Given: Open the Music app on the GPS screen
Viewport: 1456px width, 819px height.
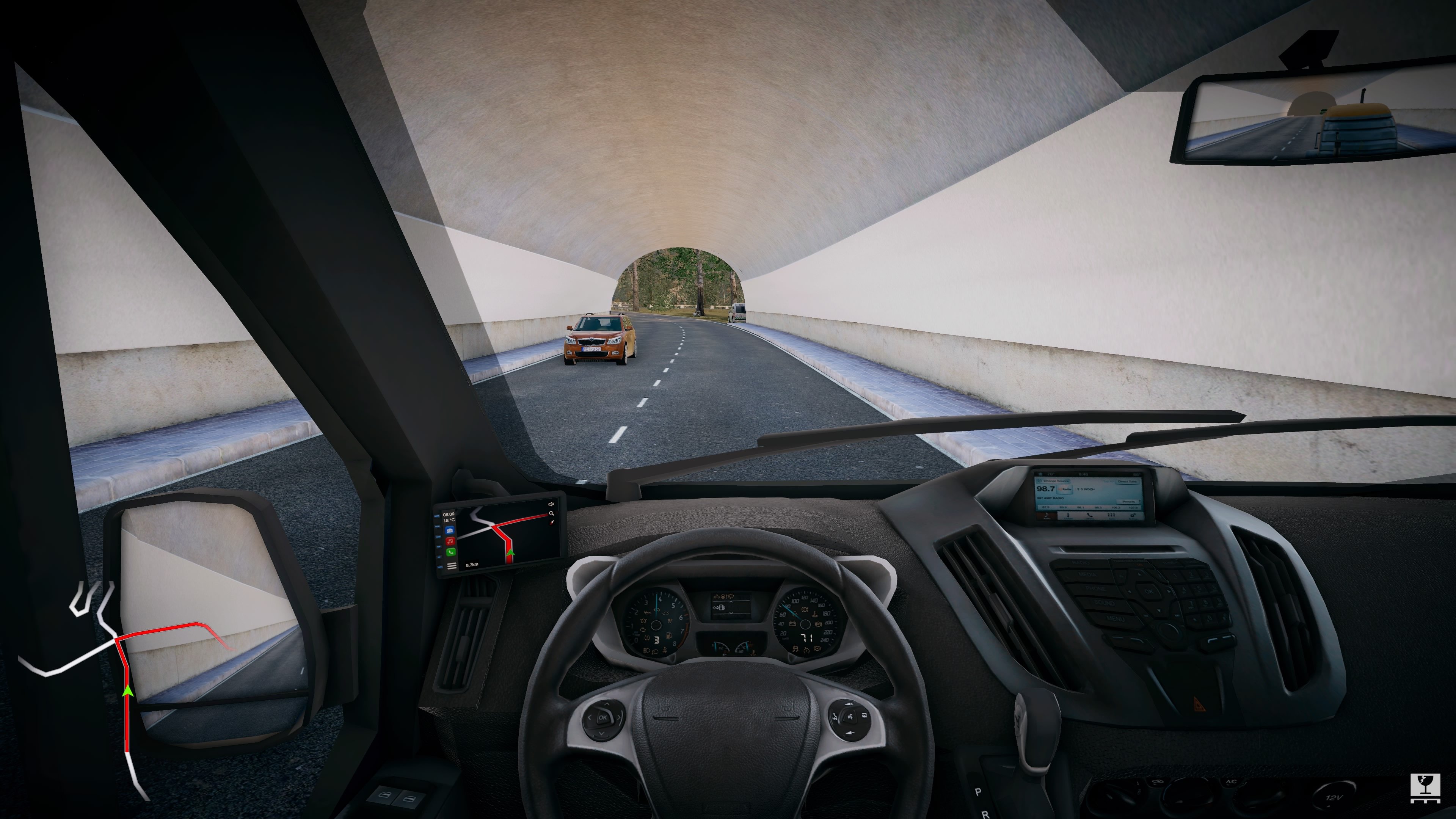Looking at the screenshot, I should (x=450, y=541).
